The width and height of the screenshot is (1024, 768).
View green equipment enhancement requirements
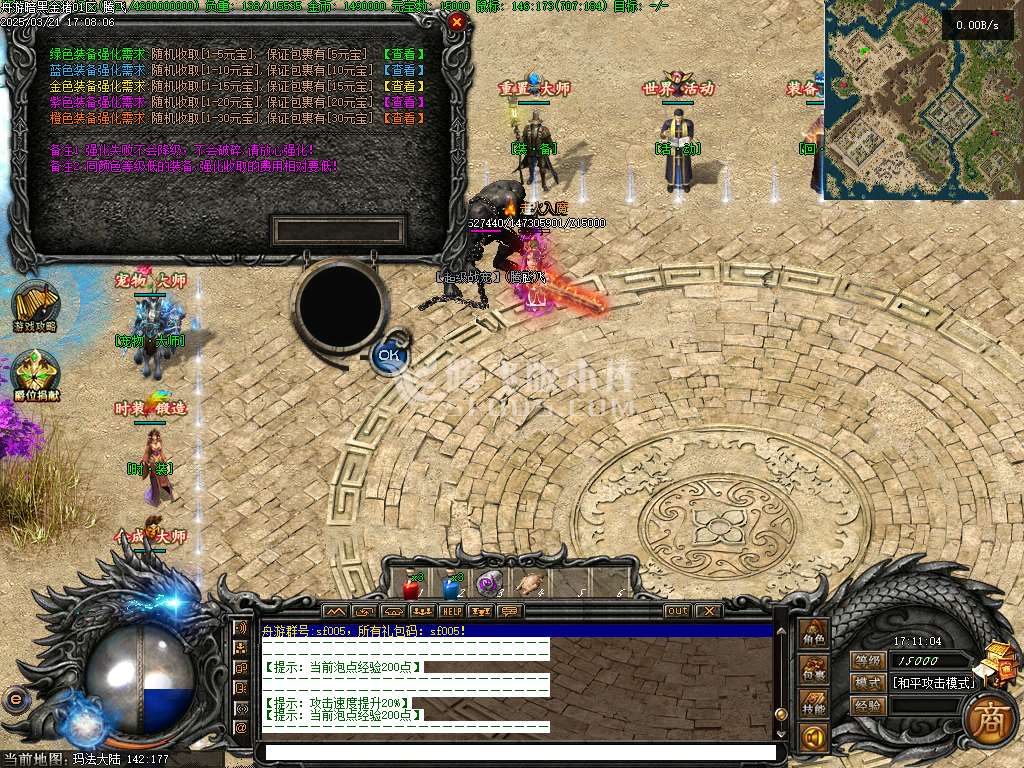(x=405, y=54)
